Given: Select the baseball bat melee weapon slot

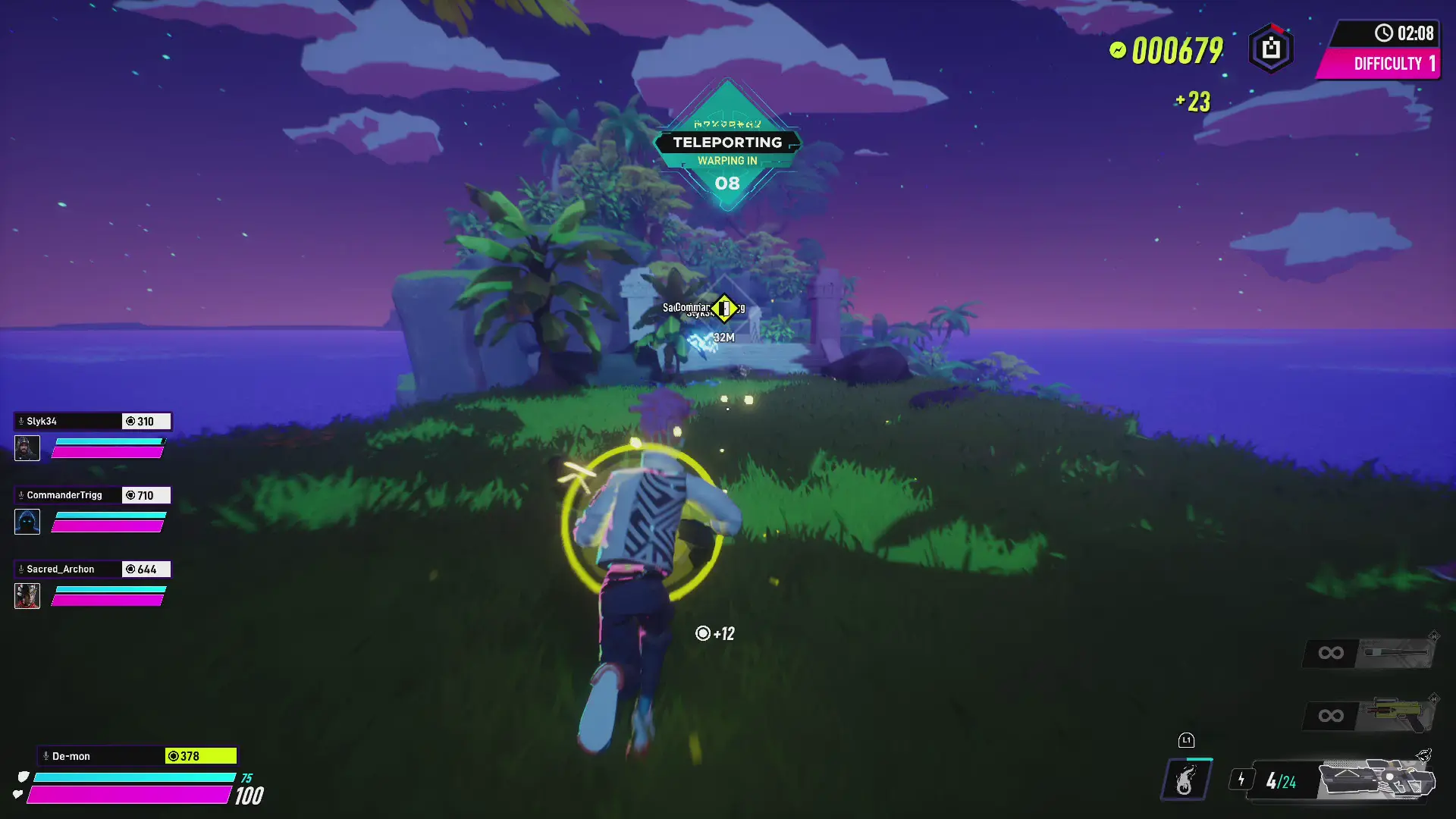Looking at the screenshot, I should (x=1395, y=652).
